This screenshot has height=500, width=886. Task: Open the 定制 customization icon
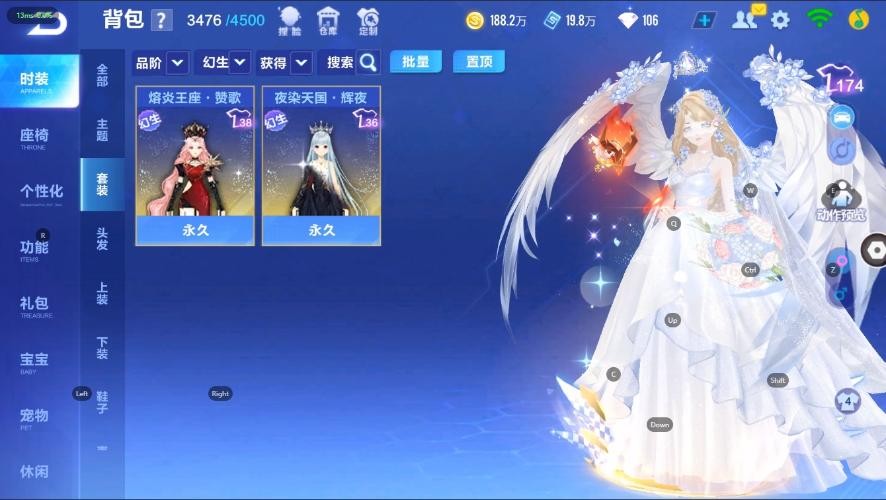coord(368,20)
